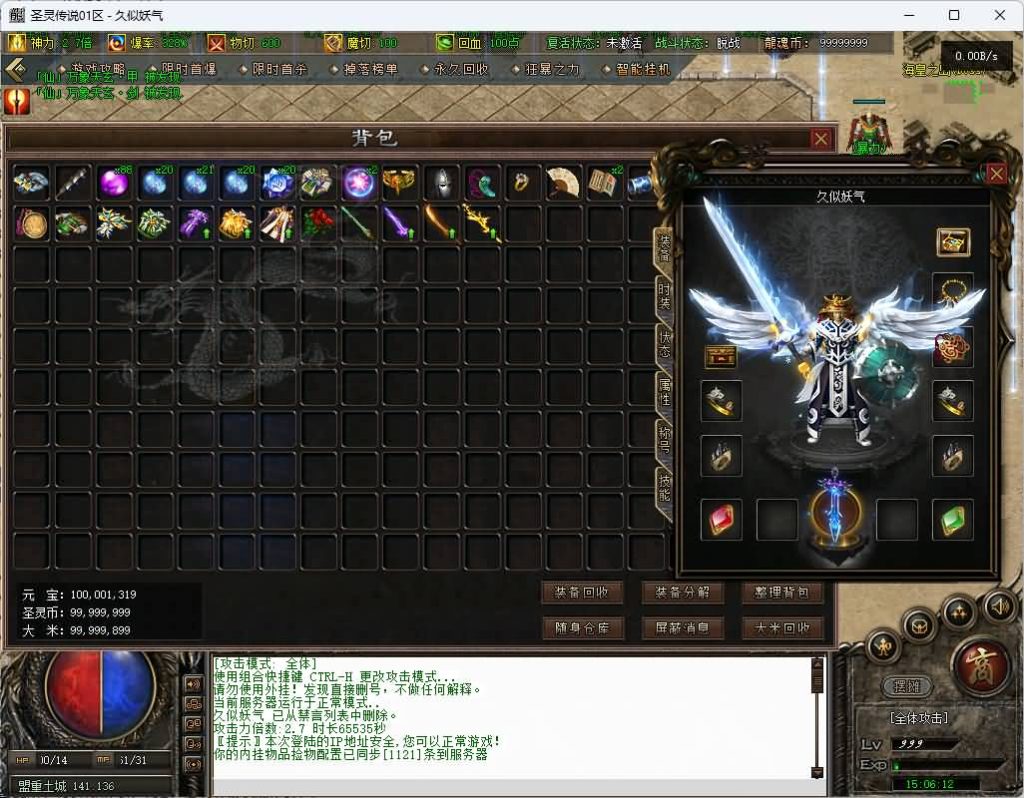Select the purple orb item in the bag
Screen dimensions: 1024x798
tap(113, 183)
